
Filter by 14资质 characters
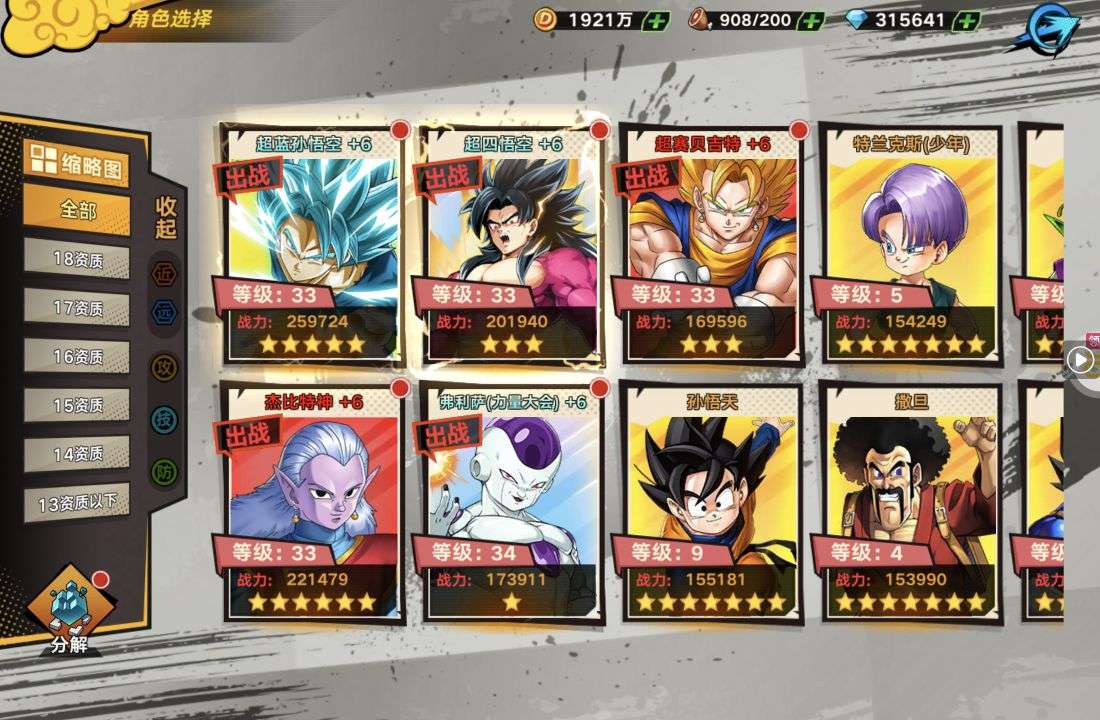[77, 453]
